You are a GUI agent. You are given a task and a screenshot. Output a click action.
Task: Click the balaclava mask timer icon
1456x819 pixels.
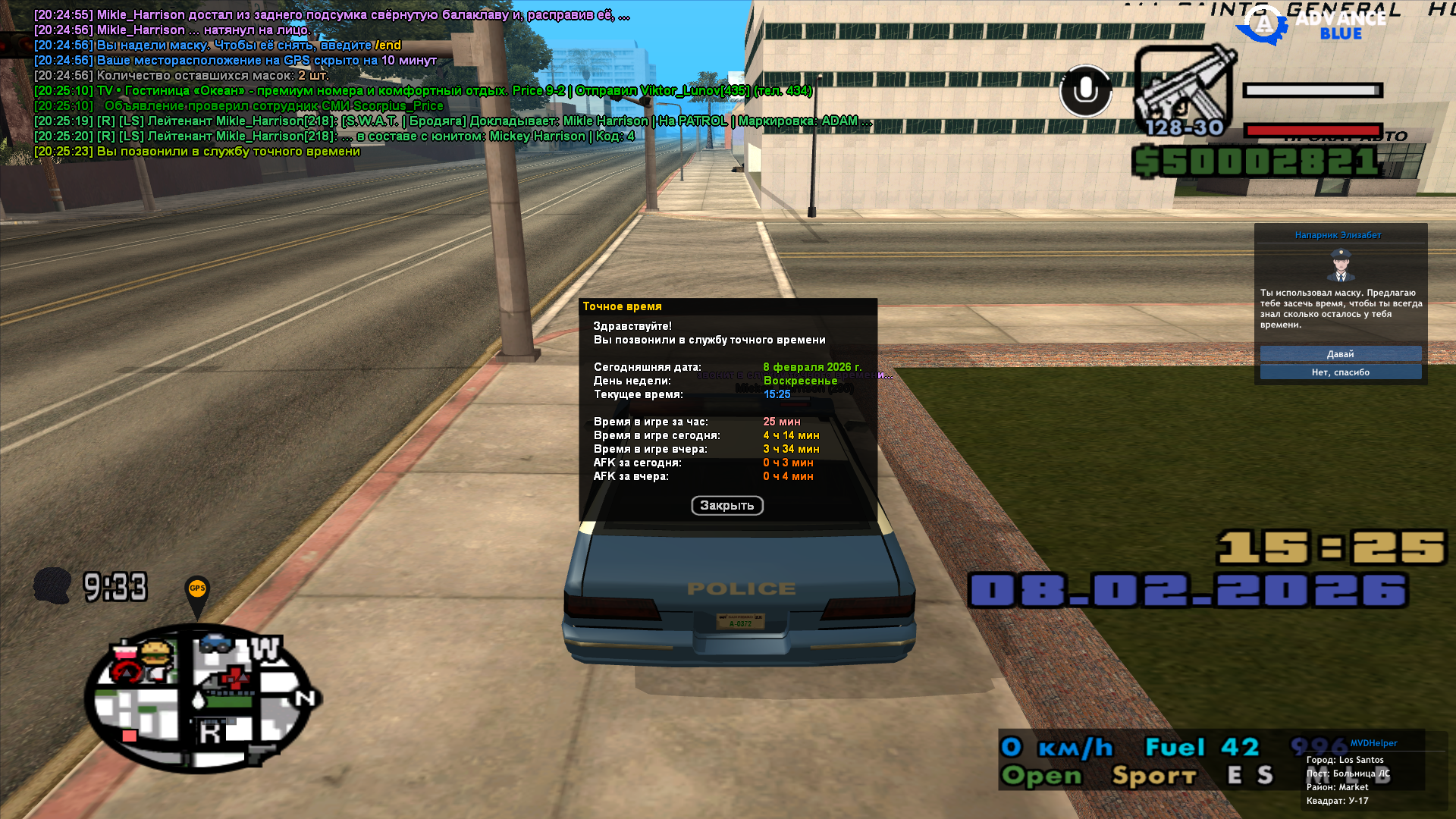[x=52, y=586]
